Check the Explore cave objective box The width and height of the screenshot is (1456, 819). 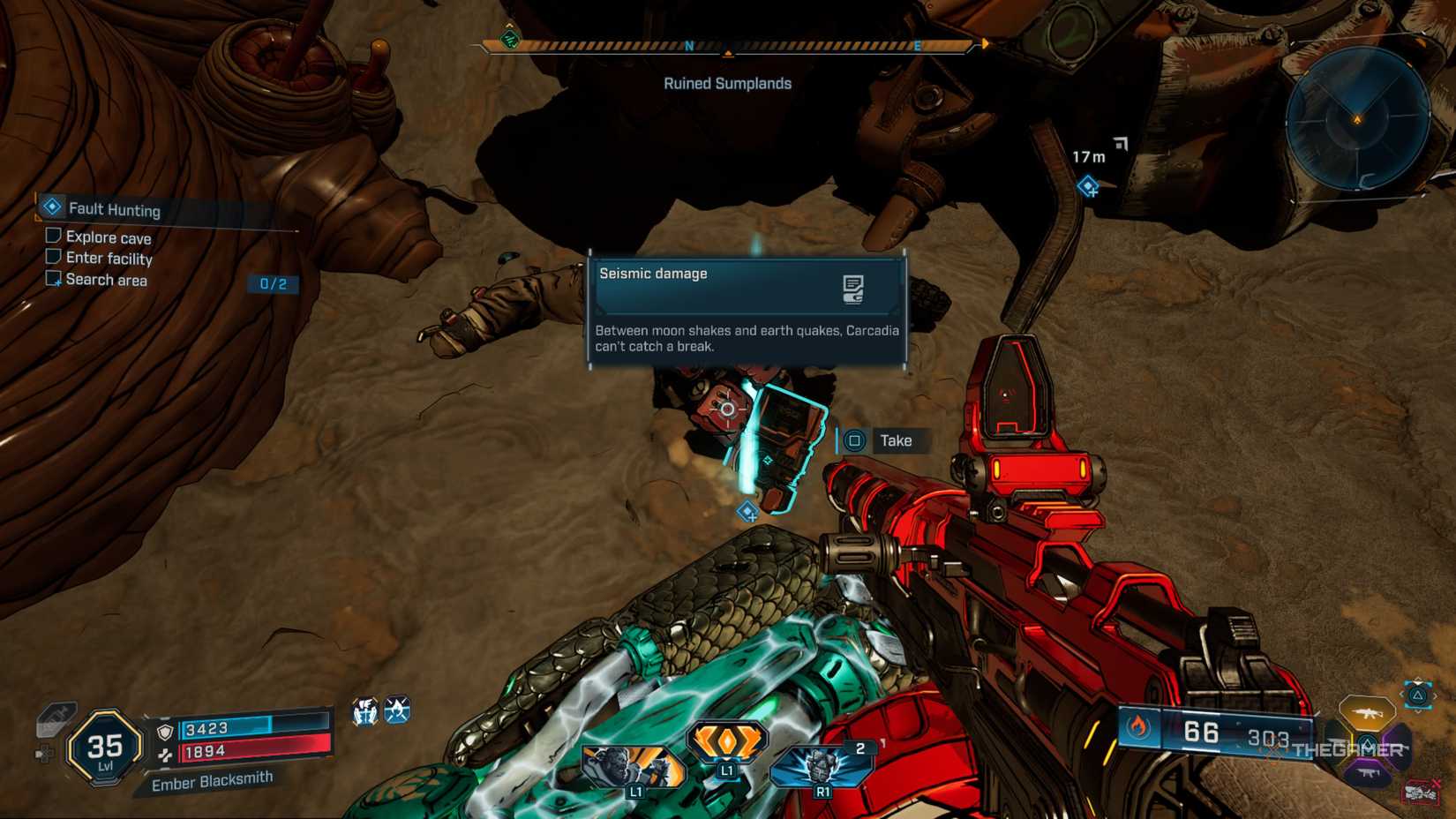coord(53,237)
